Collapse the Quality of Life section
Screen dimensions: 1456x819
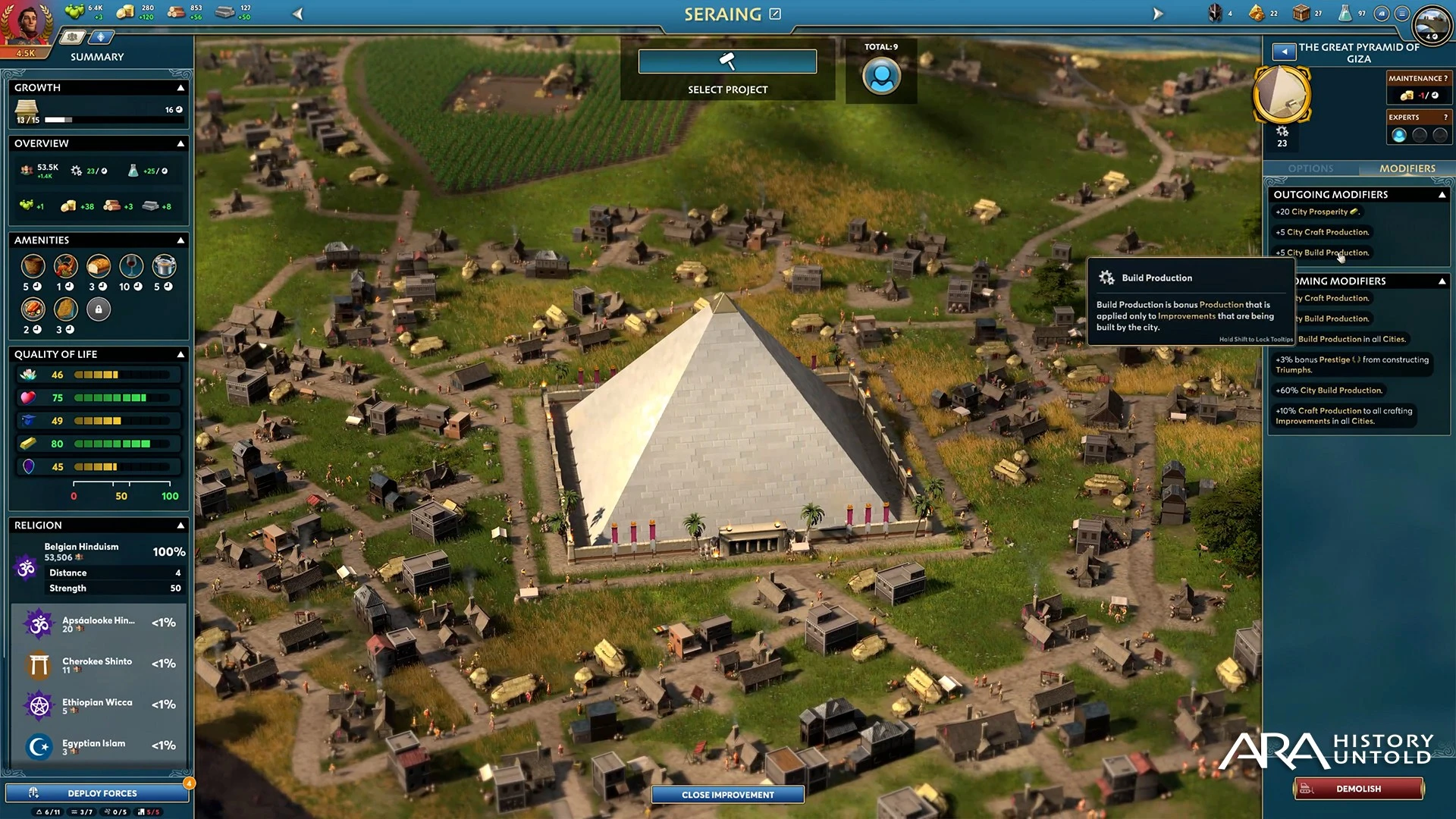tap(180, 354)
